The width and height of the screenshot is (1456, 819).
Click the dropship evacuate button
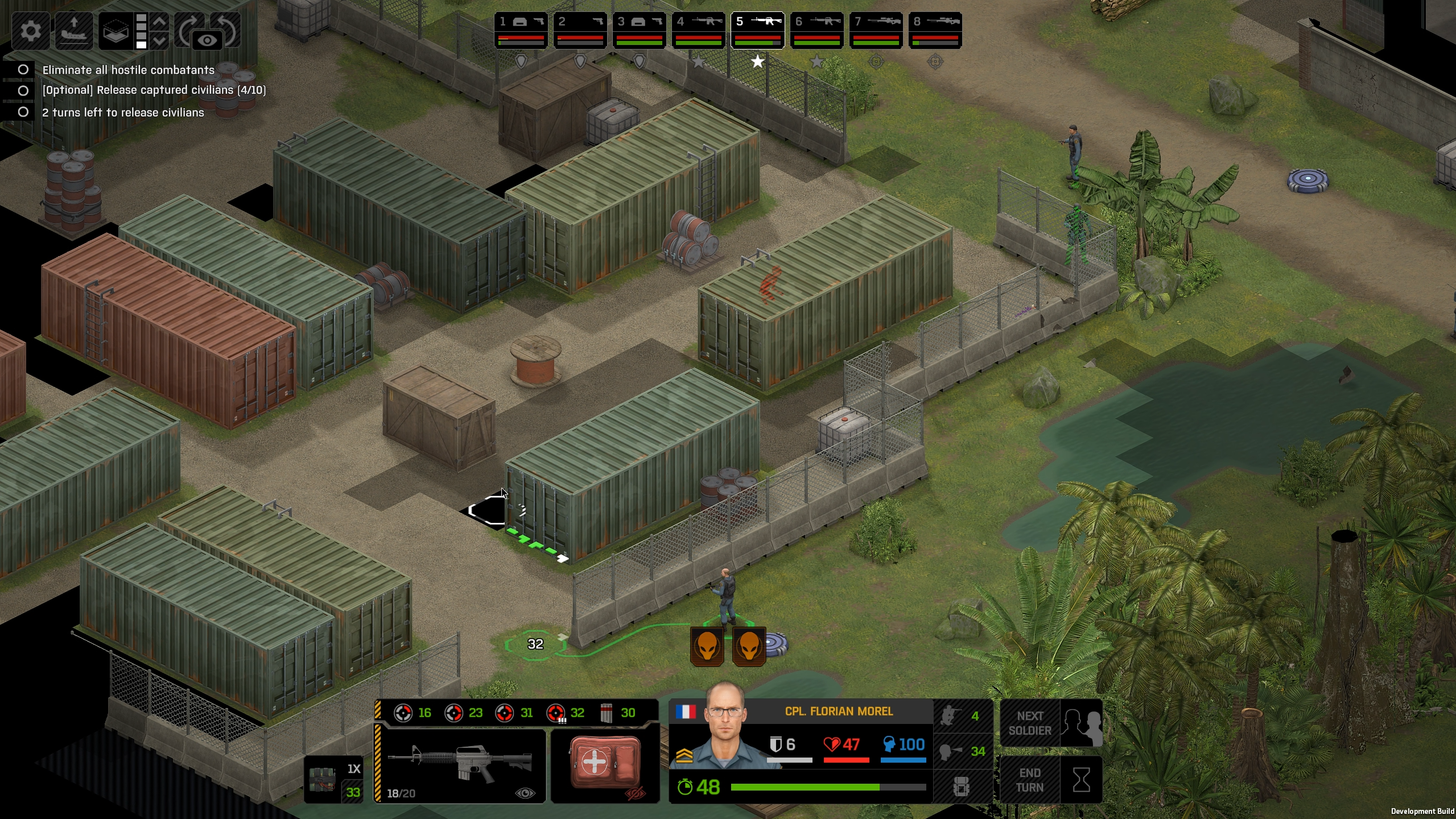point(73,30)
